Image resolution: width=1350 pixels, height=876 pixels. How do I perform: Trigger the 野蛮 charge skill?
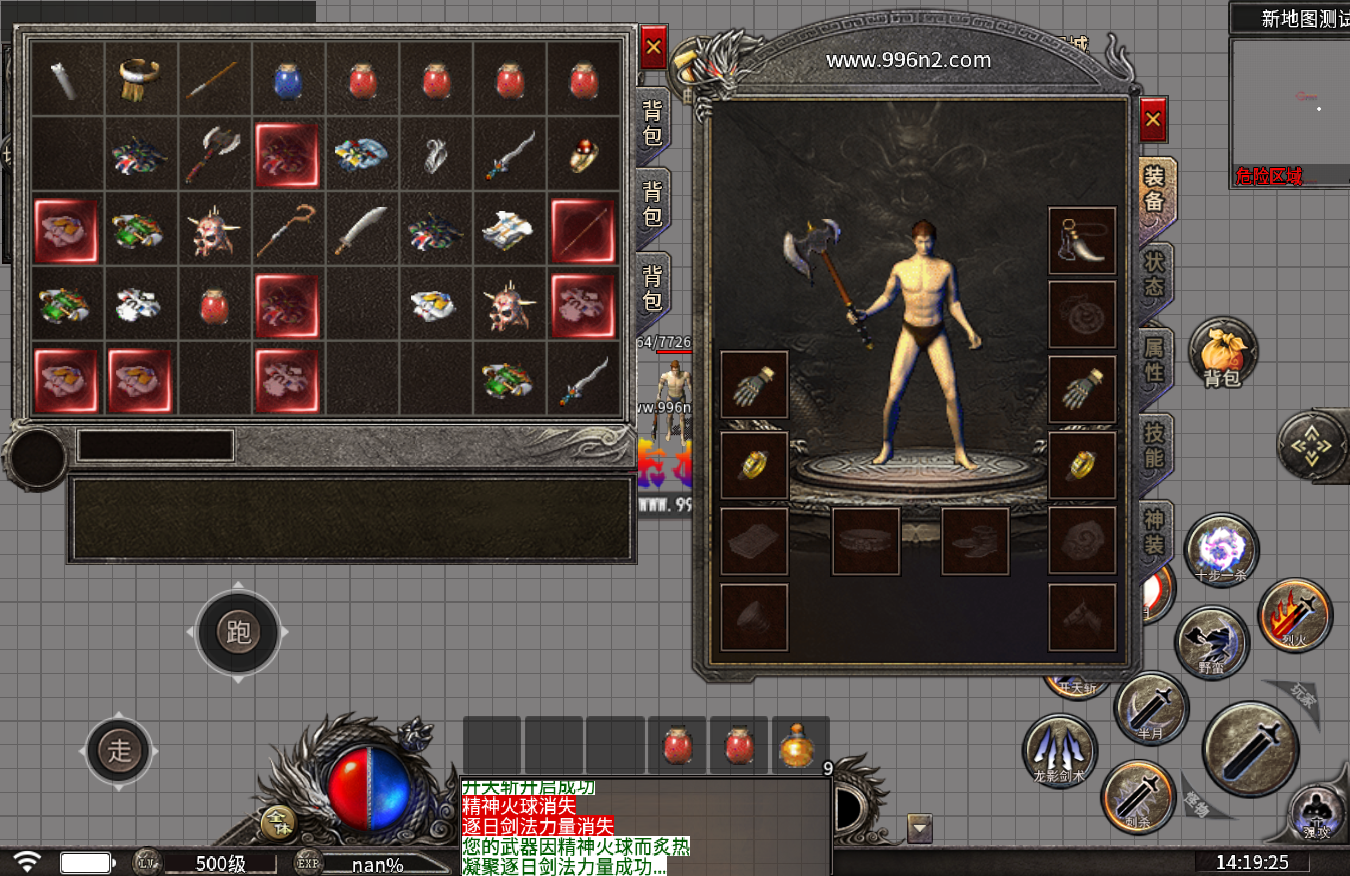tap(1211, 642)
